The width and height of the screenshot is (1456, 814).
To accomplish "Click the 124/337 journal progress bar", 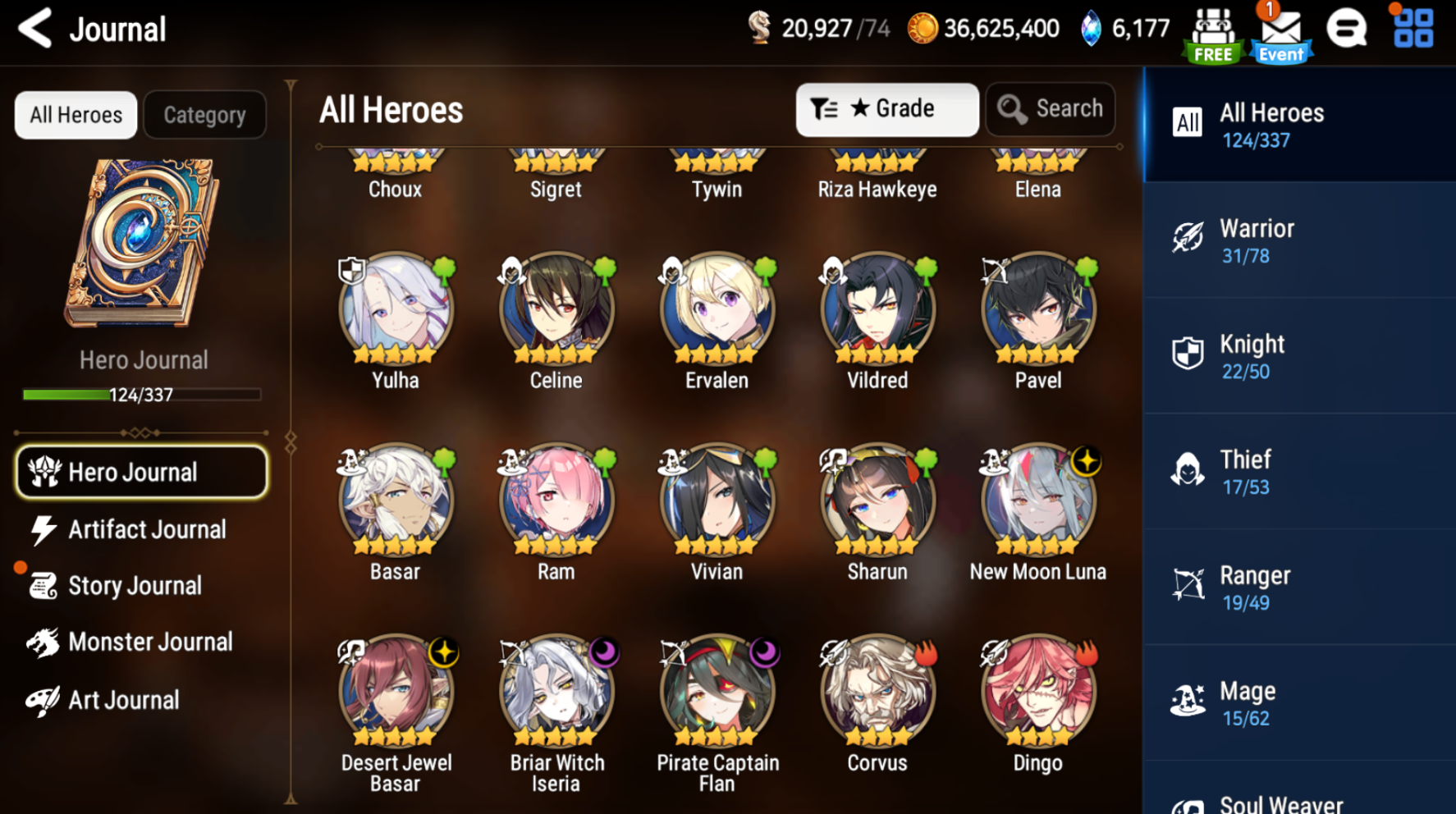I will tap(141, 395).
